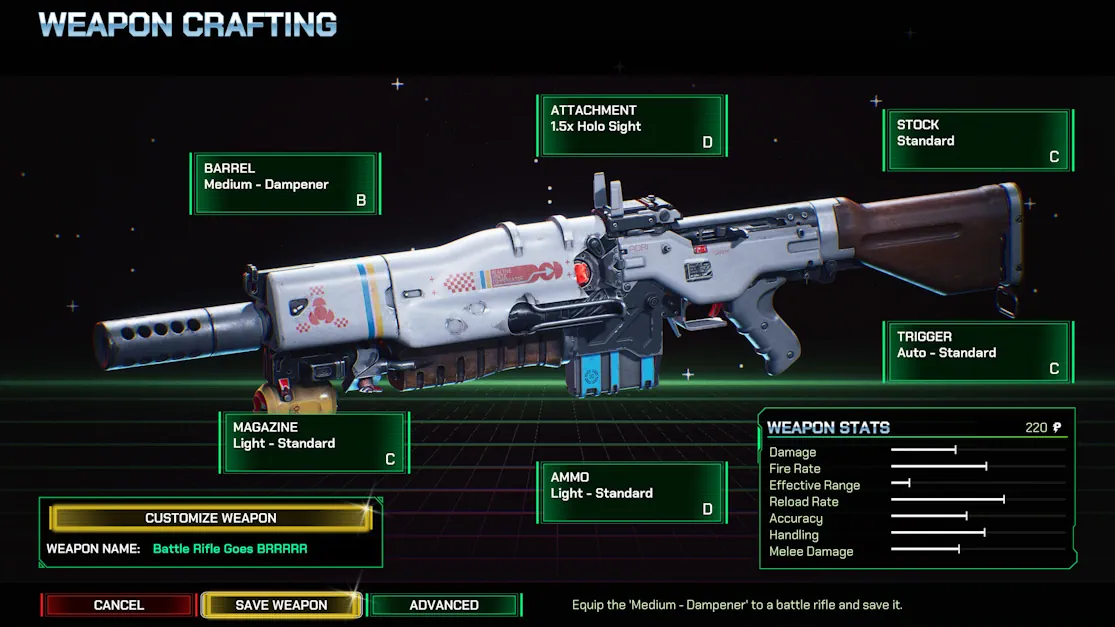Viewport: 1115px width, 627px height.
Task: Open the Attachment 1.5x Holo Sight slot
Action: coord(632,126)
